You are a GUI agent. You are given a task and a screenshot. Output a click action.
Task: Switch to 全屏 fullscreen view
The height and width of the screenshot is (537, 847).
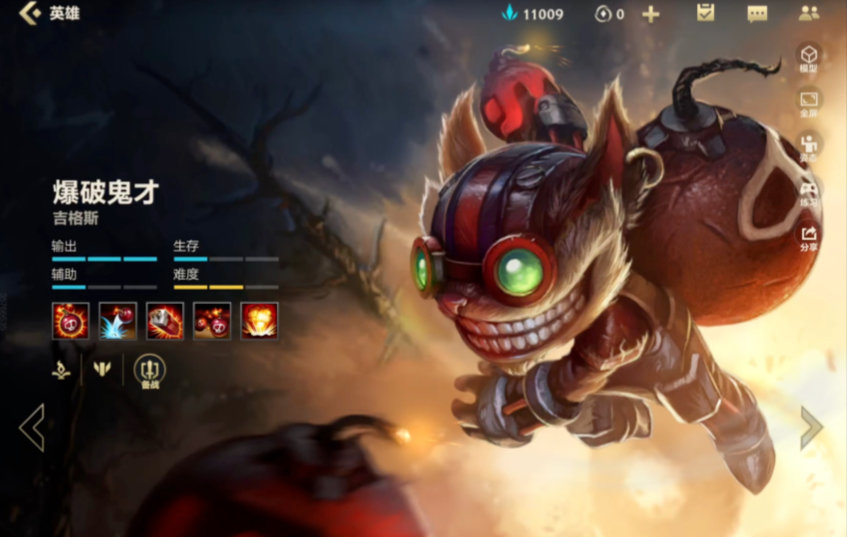coord(808,103)
